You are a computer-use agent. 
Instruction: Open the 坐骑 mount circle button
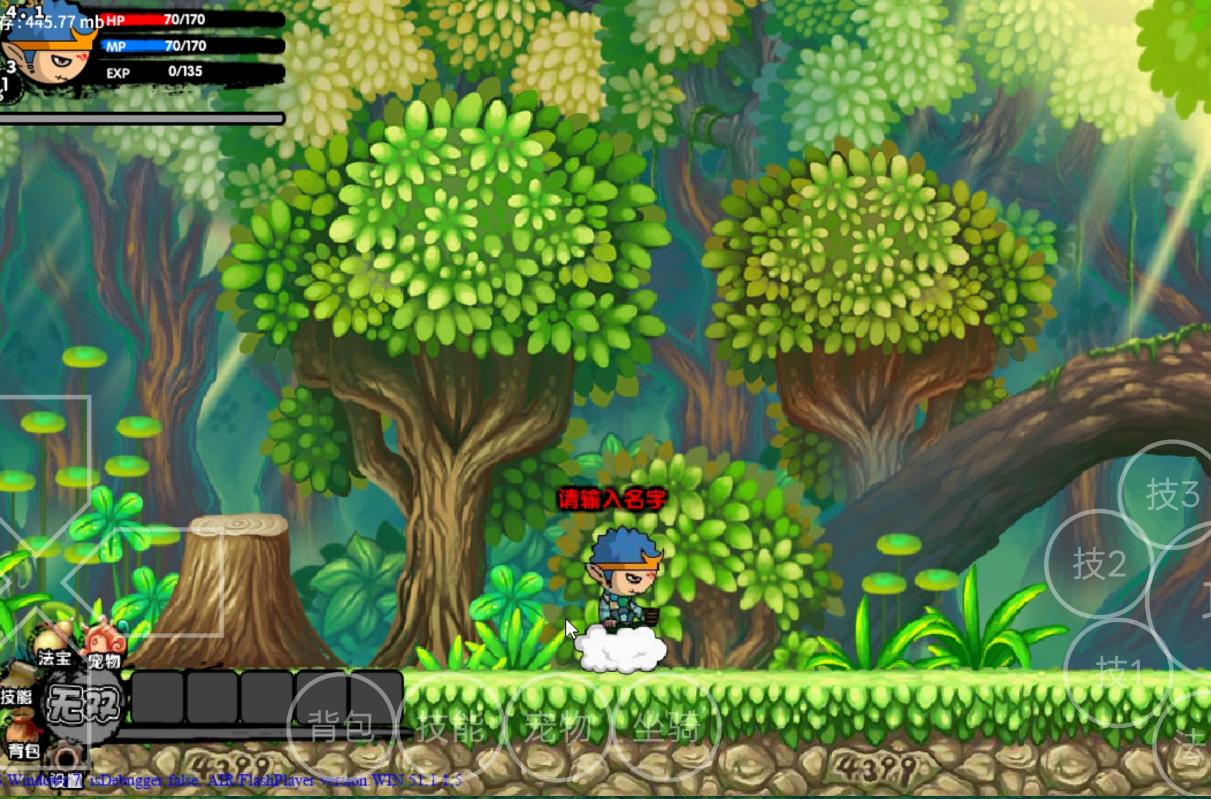click(x=664, y=726)
